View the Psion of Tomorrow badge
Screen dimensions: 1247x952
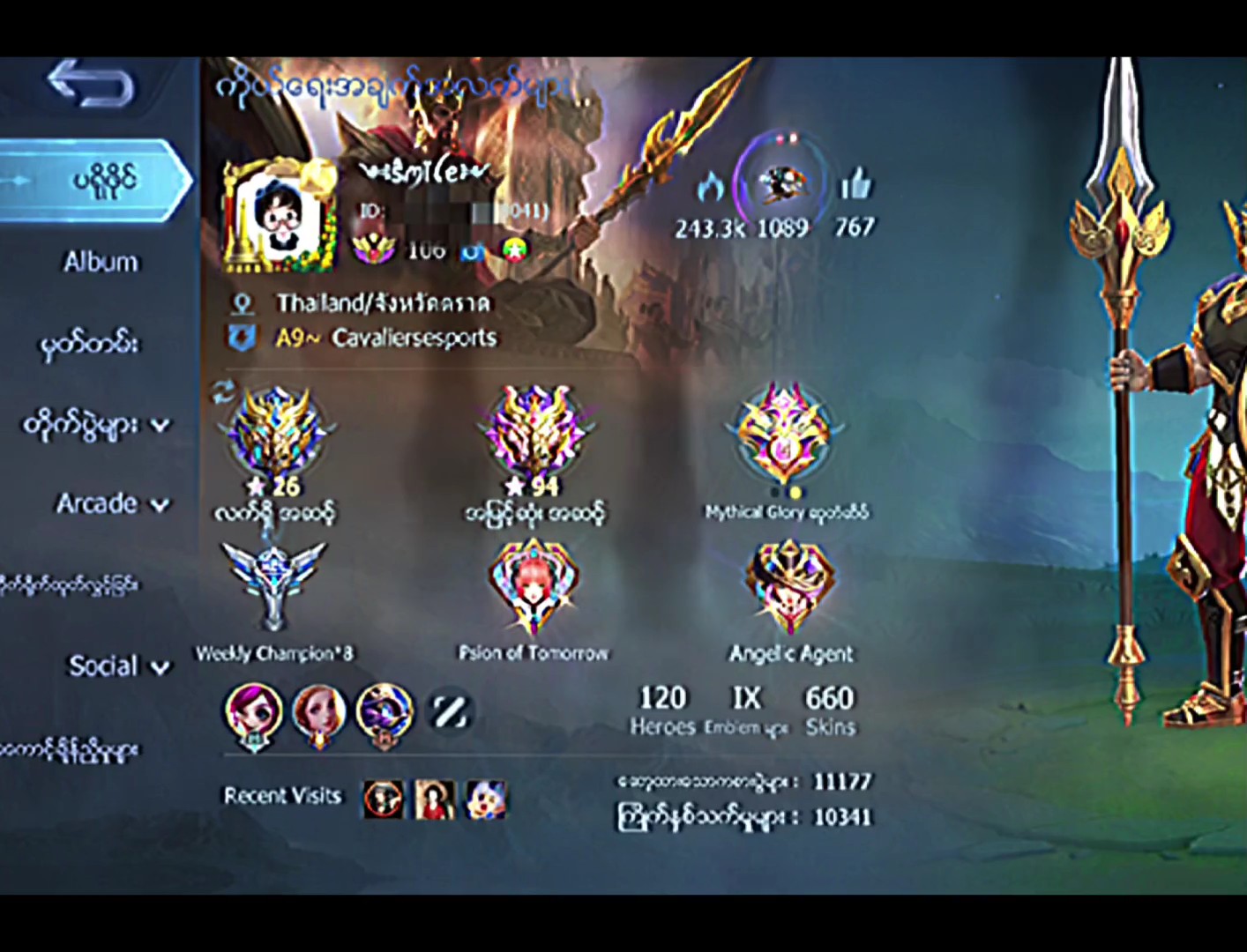[x=534, y=586]
